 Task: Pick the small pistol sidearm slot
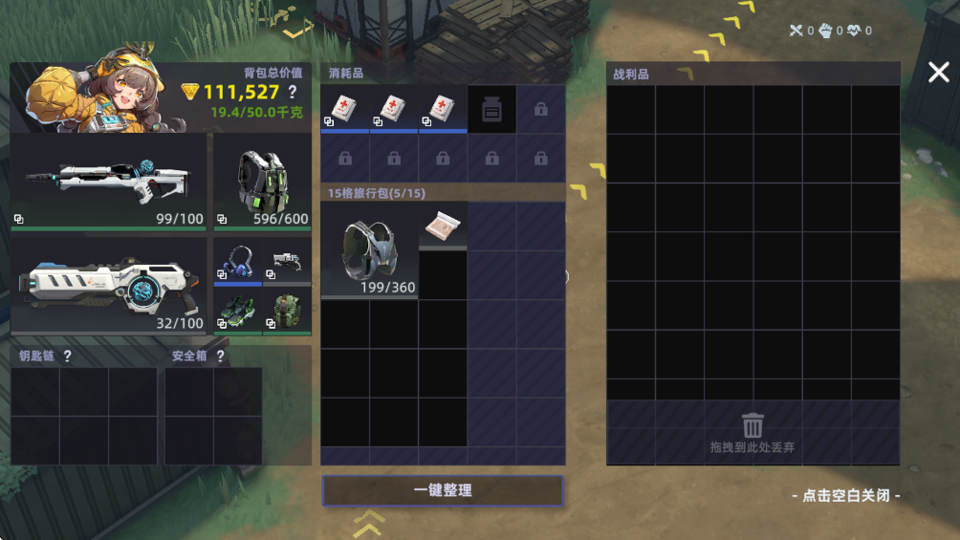coord(287,261)
